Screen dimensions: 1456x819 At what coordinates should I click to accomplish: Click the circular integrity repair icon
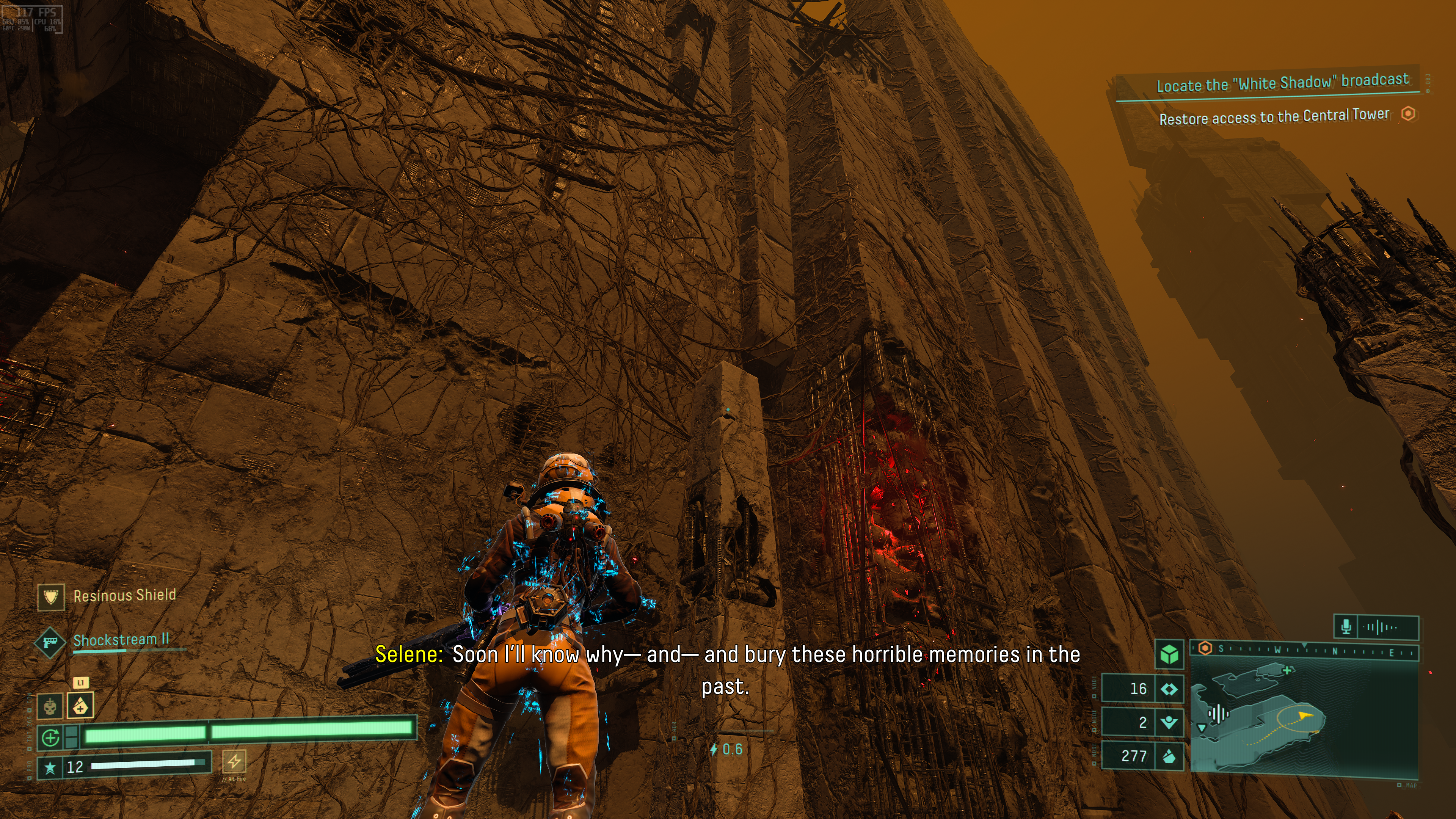pyautogui.click(x=51, y=737)
